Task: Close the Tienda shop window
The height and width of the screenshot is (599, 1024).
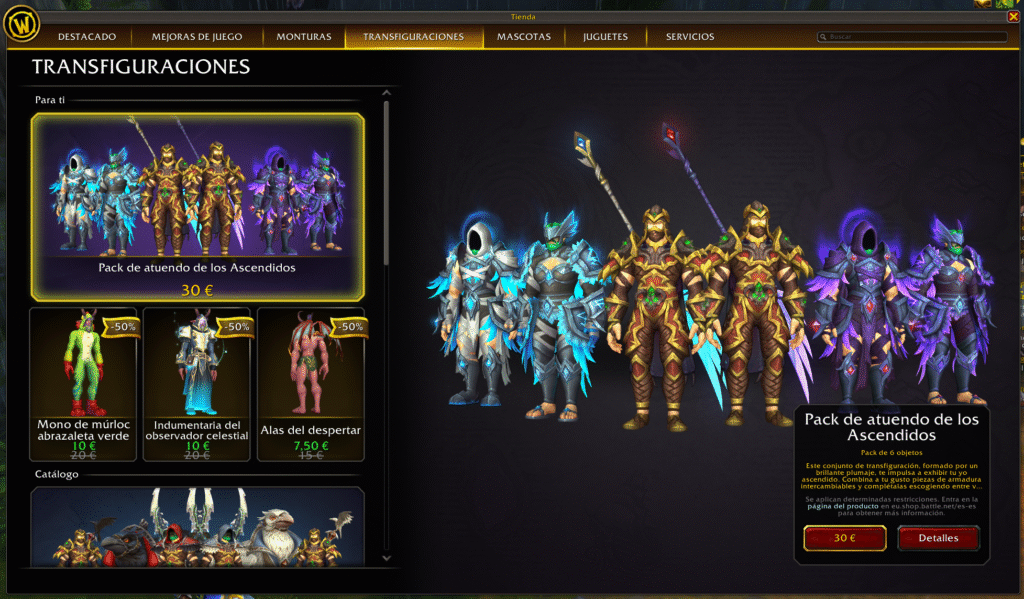Action: [1014, 16]
